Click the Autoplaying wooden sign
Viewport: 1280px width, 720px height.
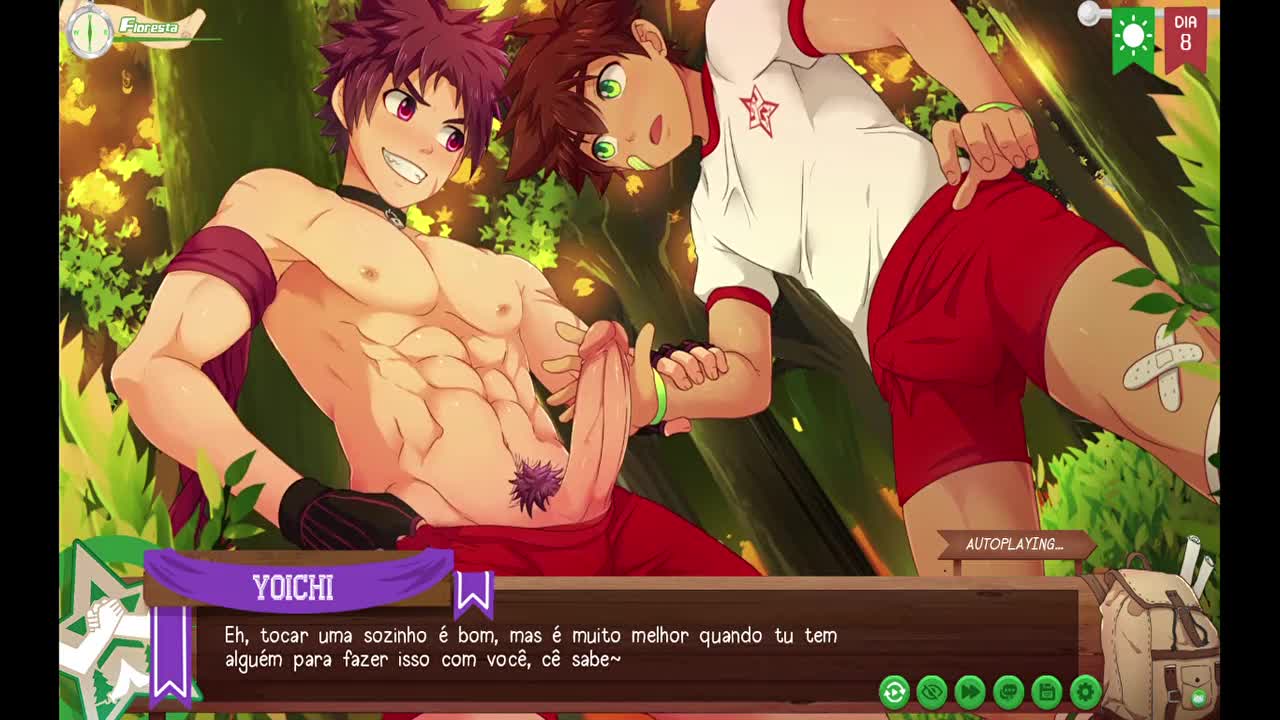coord(1013,545)
